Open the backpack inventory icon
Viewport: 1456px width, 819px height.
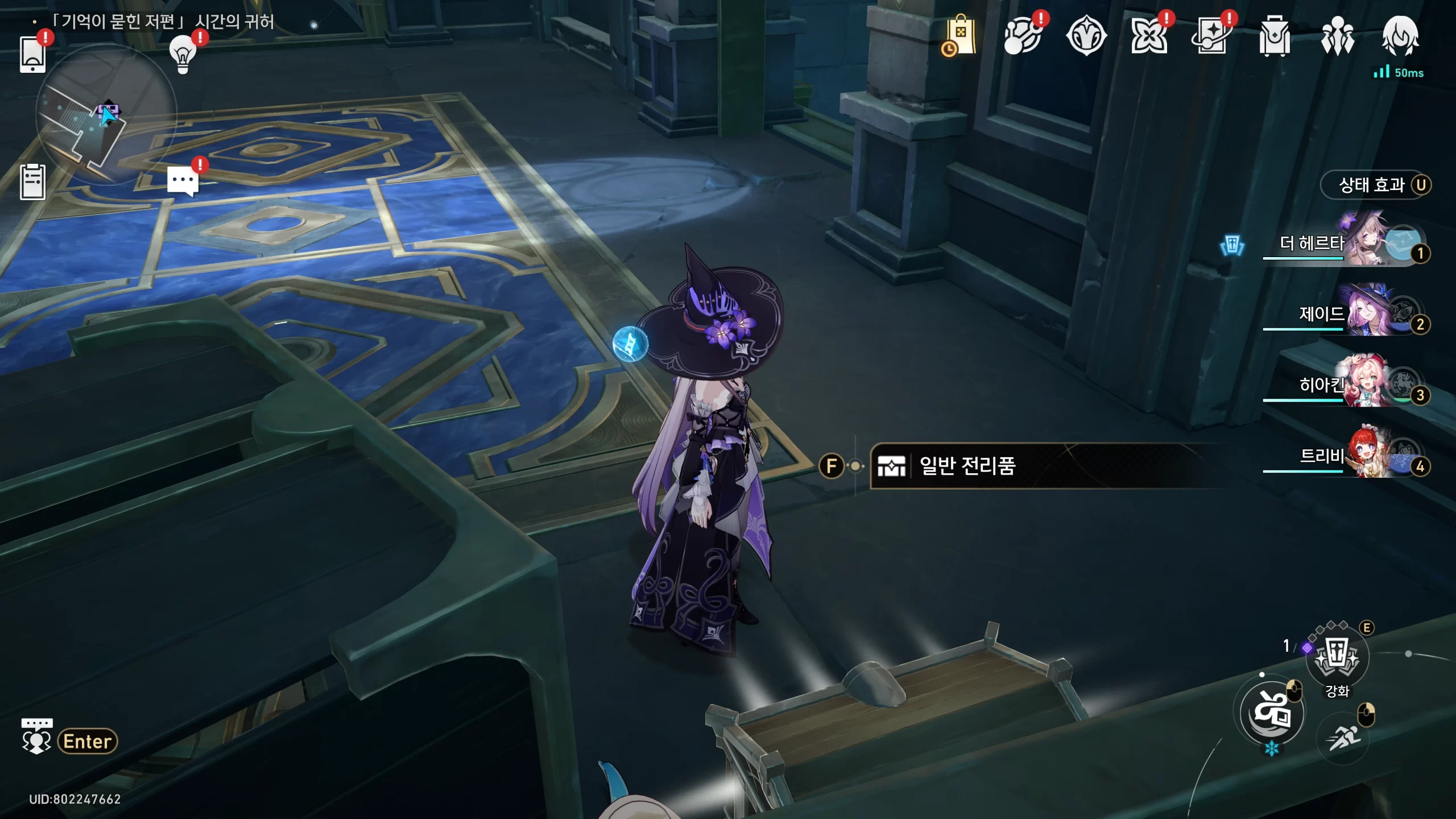point(1274,36)
